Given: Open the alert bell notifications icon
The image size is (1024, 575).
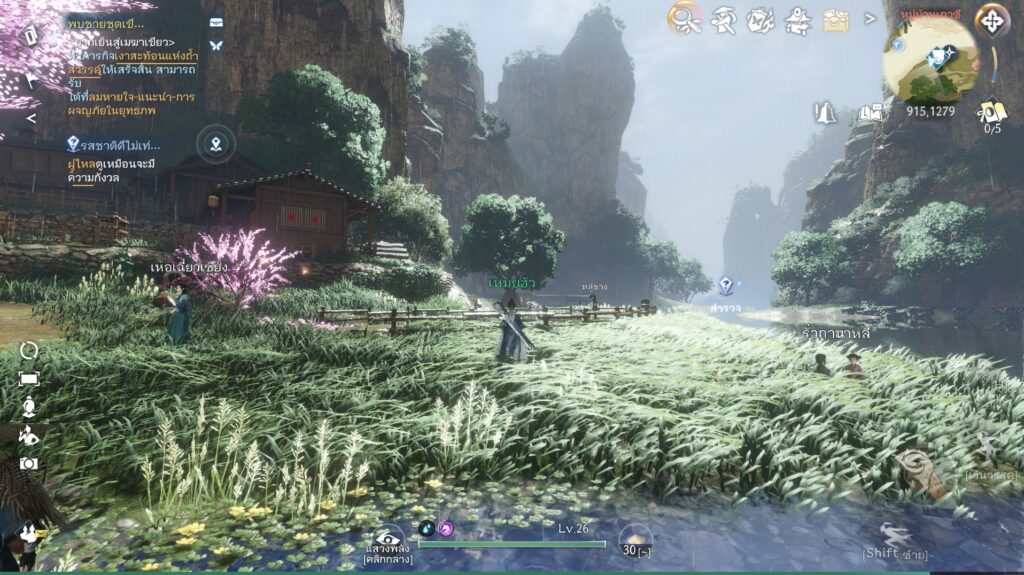Looking at the screenshot, I should pos(827,112).
